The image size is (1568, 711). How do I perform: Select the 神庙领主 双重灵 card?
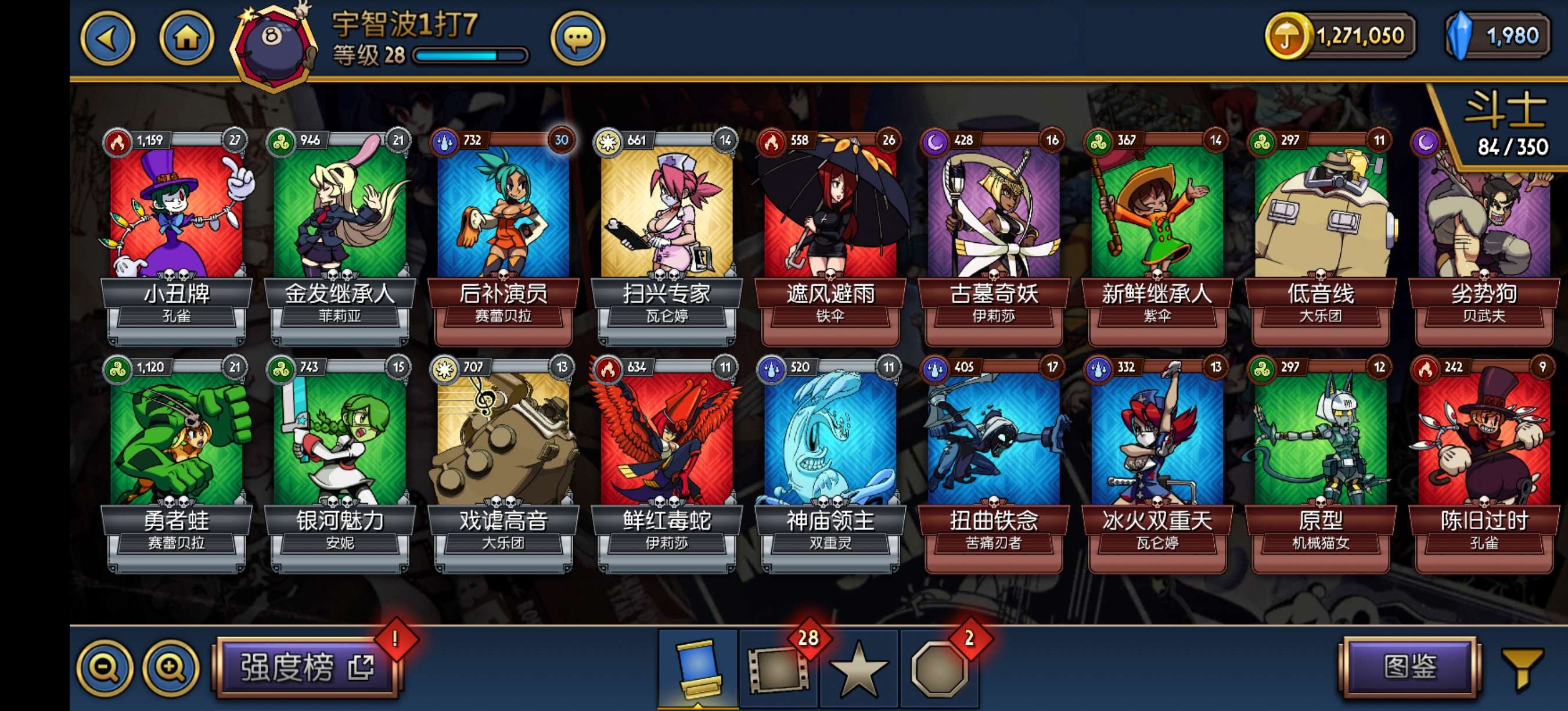click(x=830, y=458)
